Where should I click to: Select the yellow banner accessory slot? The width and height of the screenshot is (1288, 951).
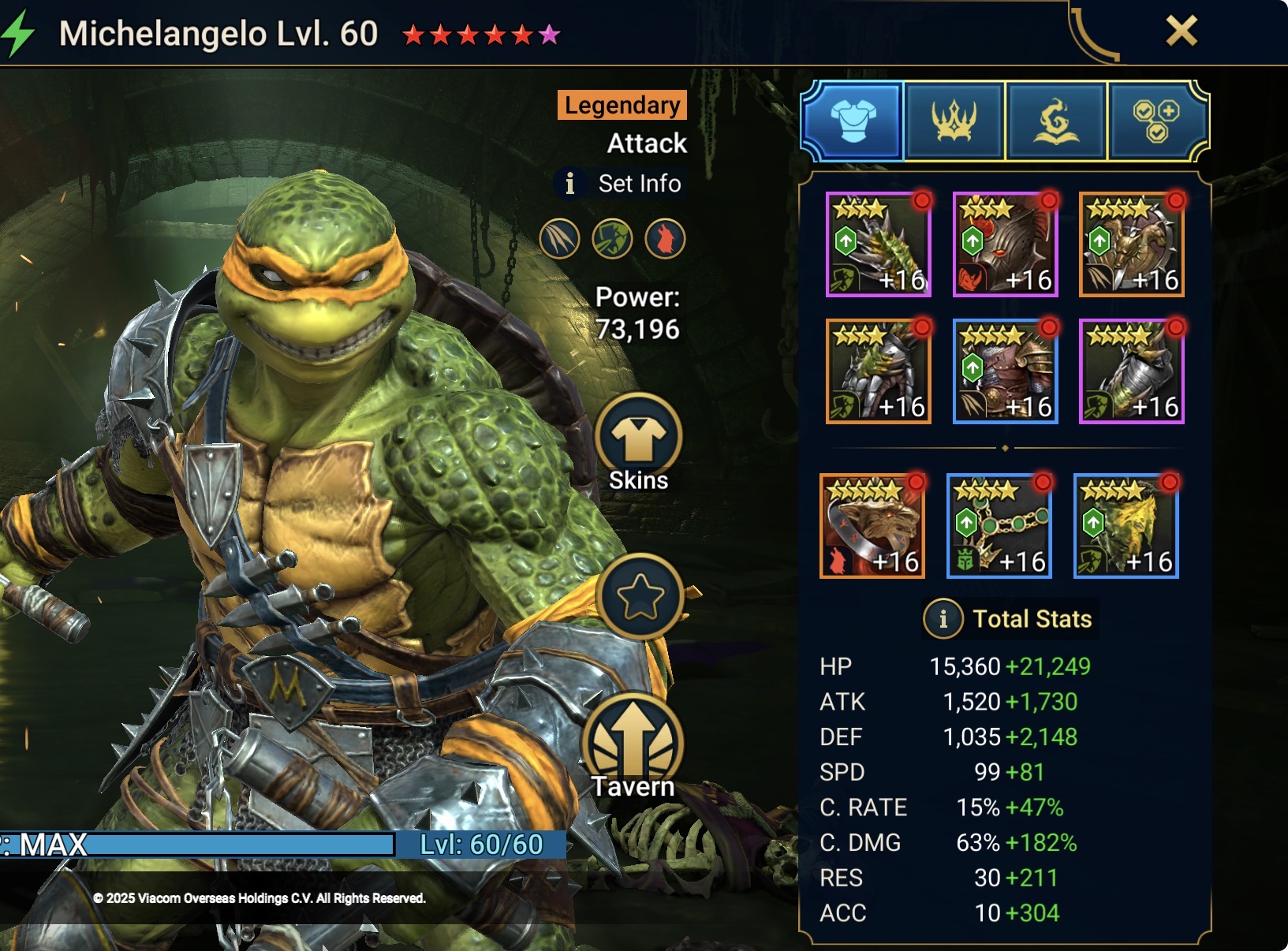pyautogui.click(x=1126, y=526)
